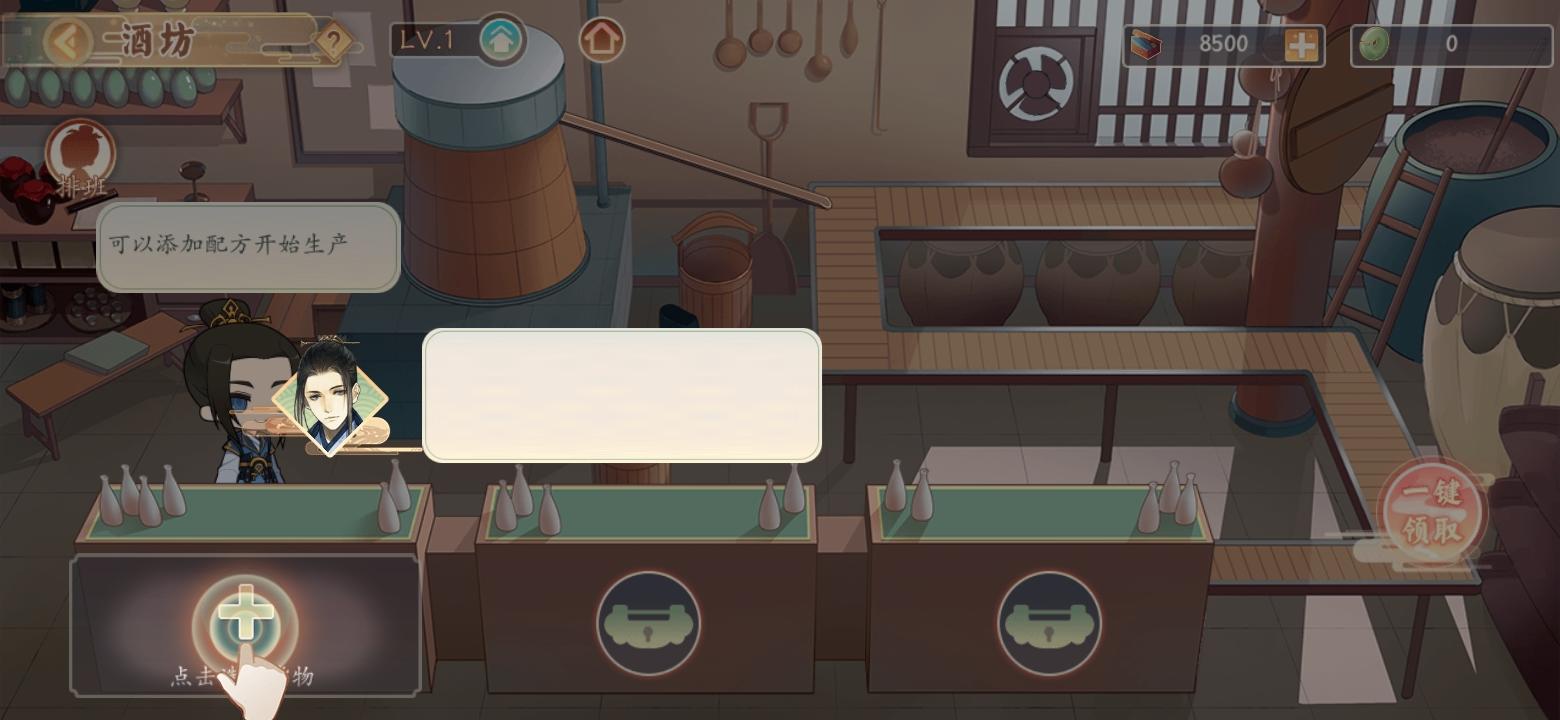Click the empty dialogue box to continue
Screen dimensions: 1560x720
(621, 396)
